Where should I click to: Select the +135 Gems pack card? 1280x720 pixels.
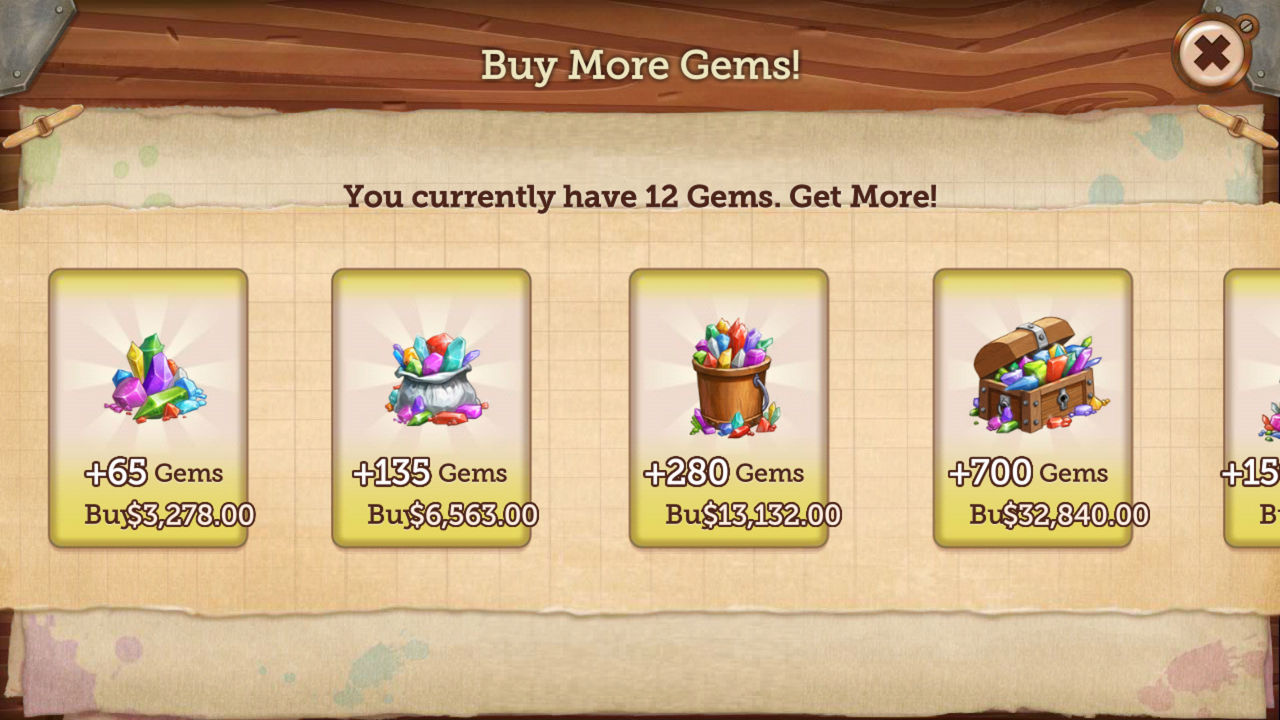coord(432,405)
